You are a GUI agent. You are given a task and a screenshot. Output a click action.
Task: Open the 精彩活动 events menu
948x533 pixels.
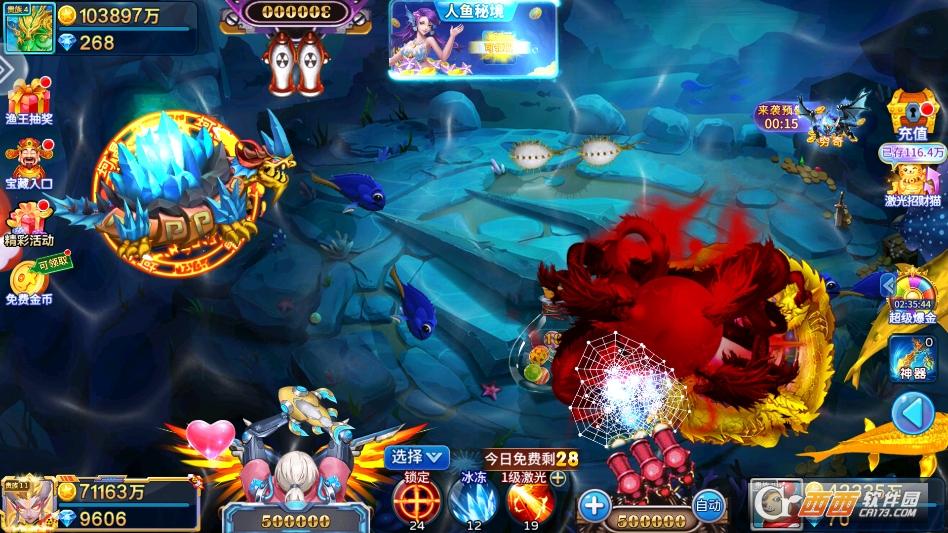tap(29, 223)
